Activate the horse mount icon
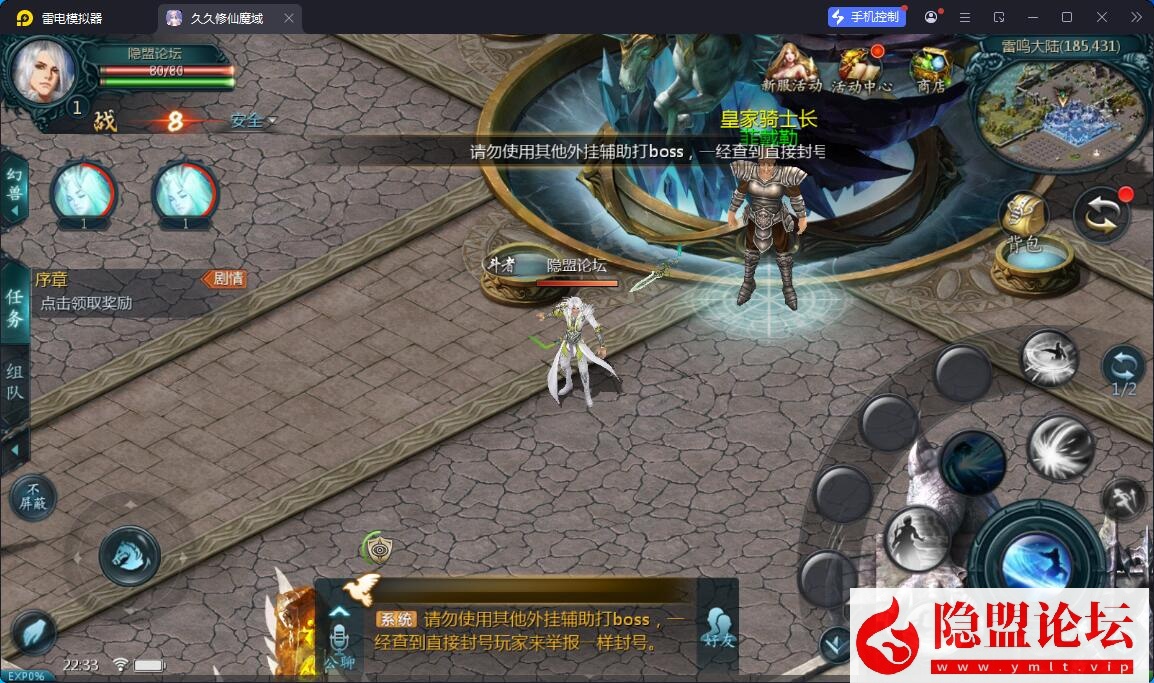The height and width of the screenshot is (683, 1154). point(129,554)
